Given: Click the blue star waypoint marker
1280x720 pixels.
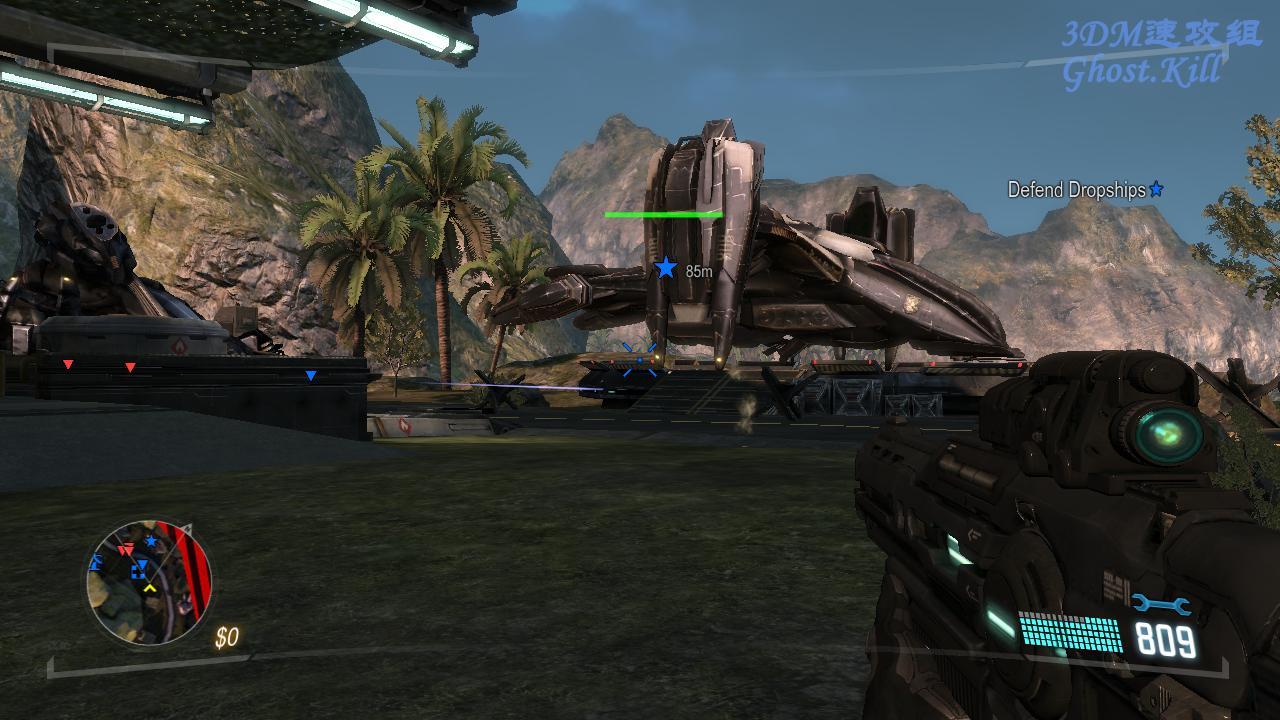Looking at the screenshot, I should 665,268.
